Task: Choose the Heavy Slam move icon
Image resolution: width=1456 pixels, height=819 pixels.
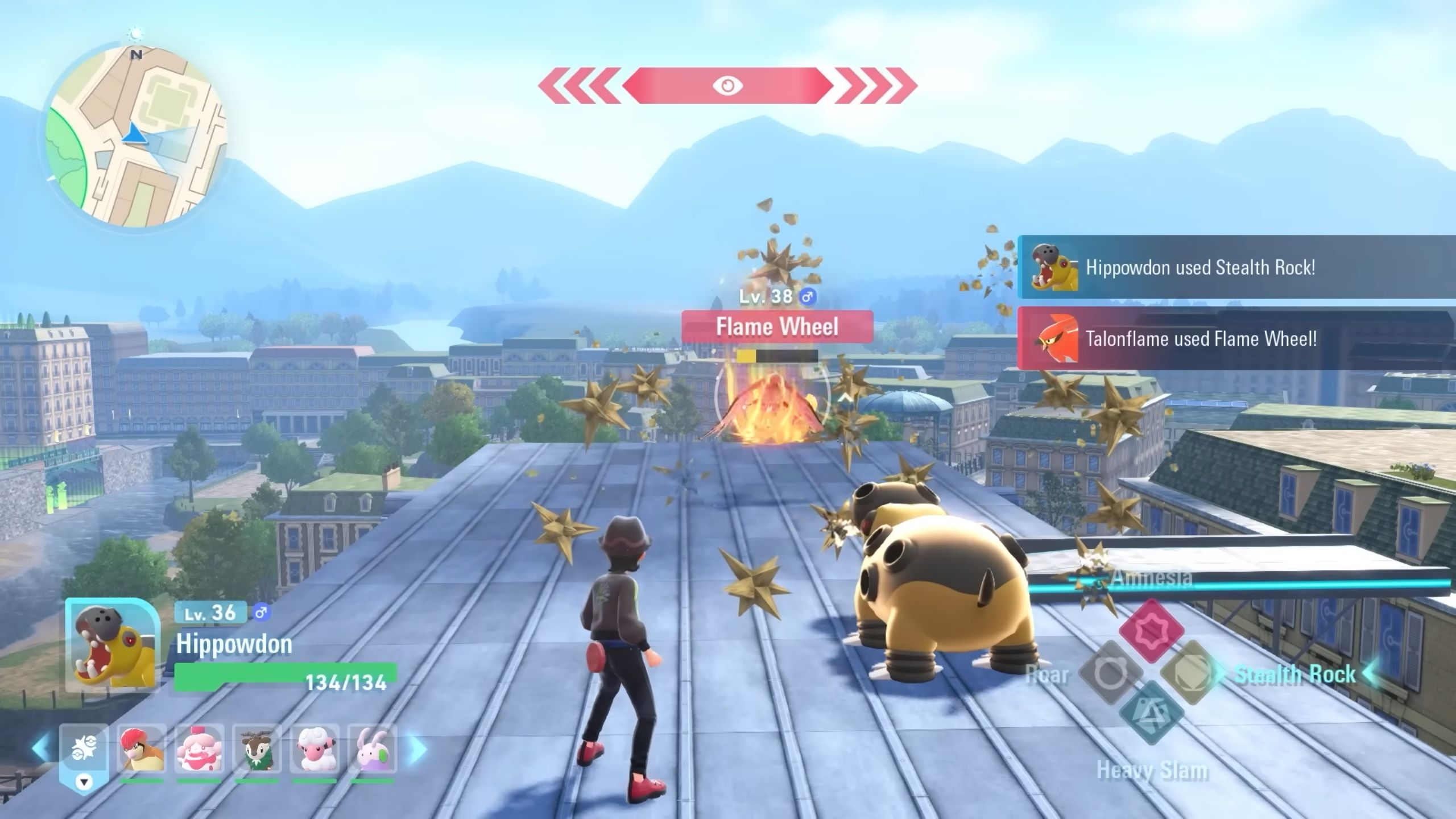Action: click(1151, 713)
